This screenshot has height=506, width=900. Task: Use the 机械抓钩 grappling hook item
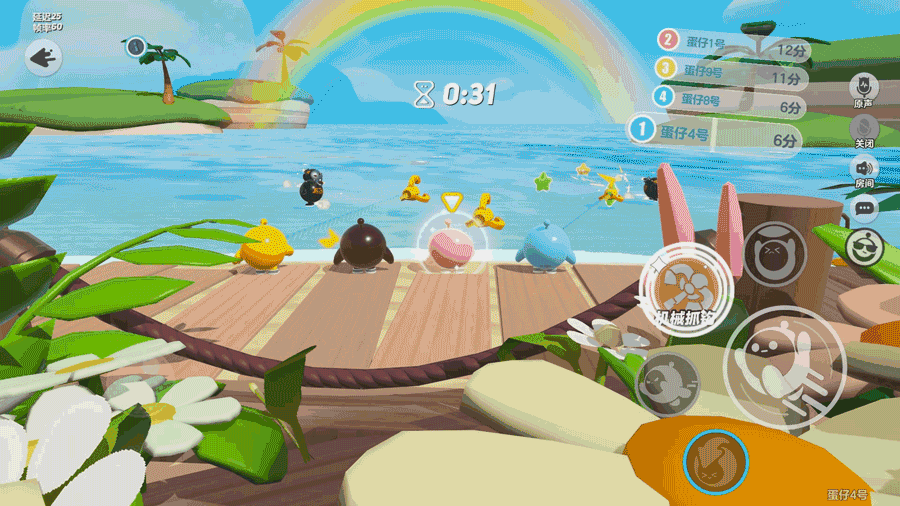(x=686, y=289)
